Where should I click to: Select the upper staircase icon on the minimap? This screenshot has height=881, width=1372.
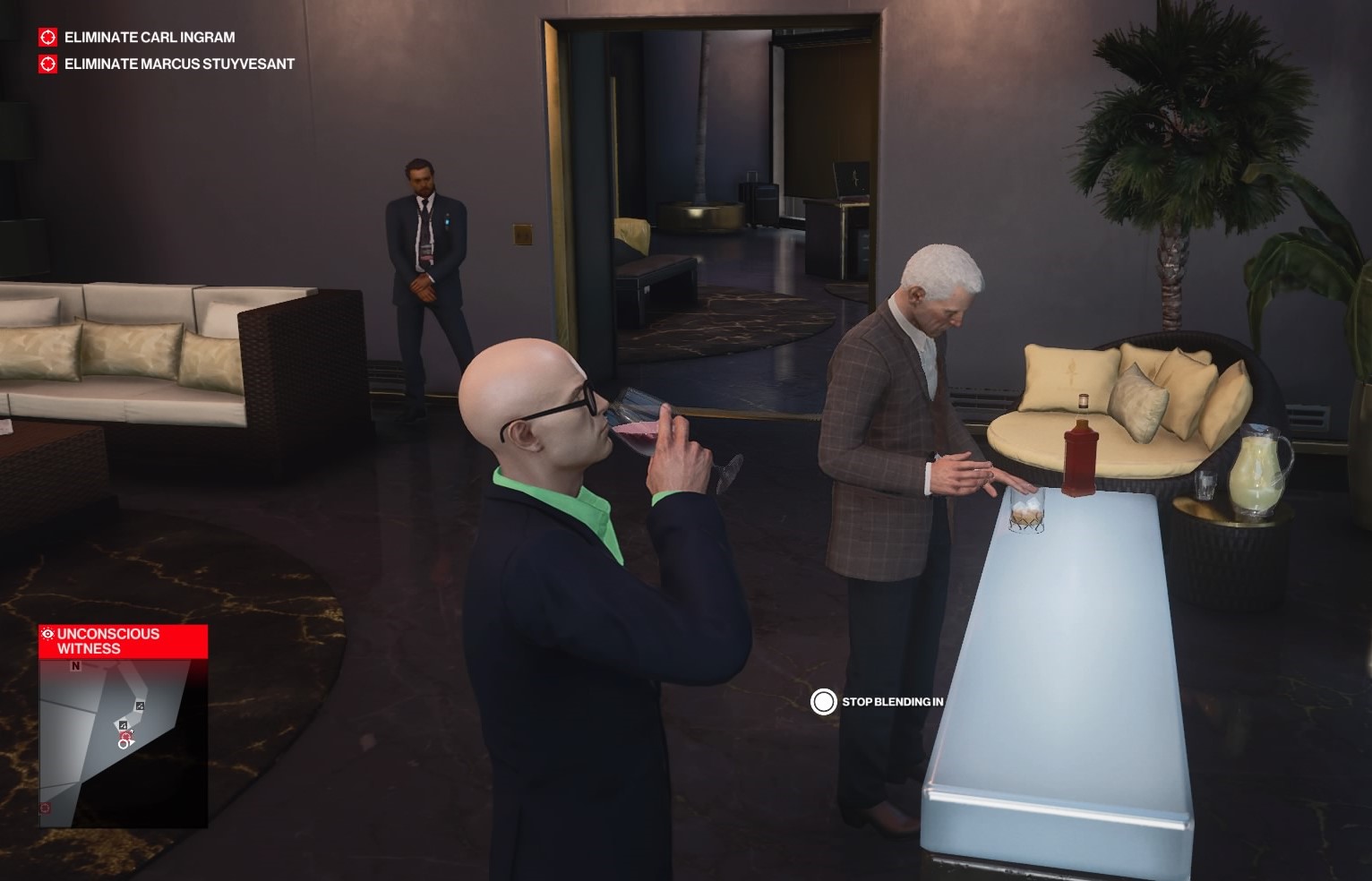pyautogui.click(x=140, y=706)
